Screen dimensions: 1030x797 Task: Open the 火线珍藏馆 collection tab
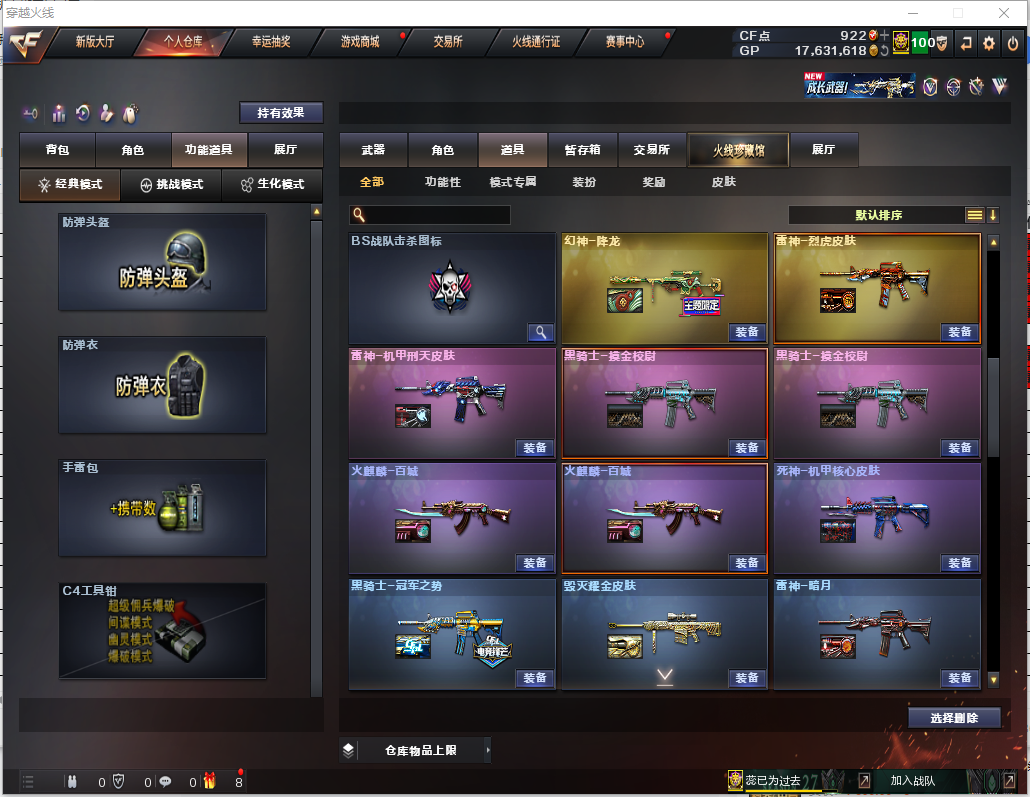click(738, 150)
